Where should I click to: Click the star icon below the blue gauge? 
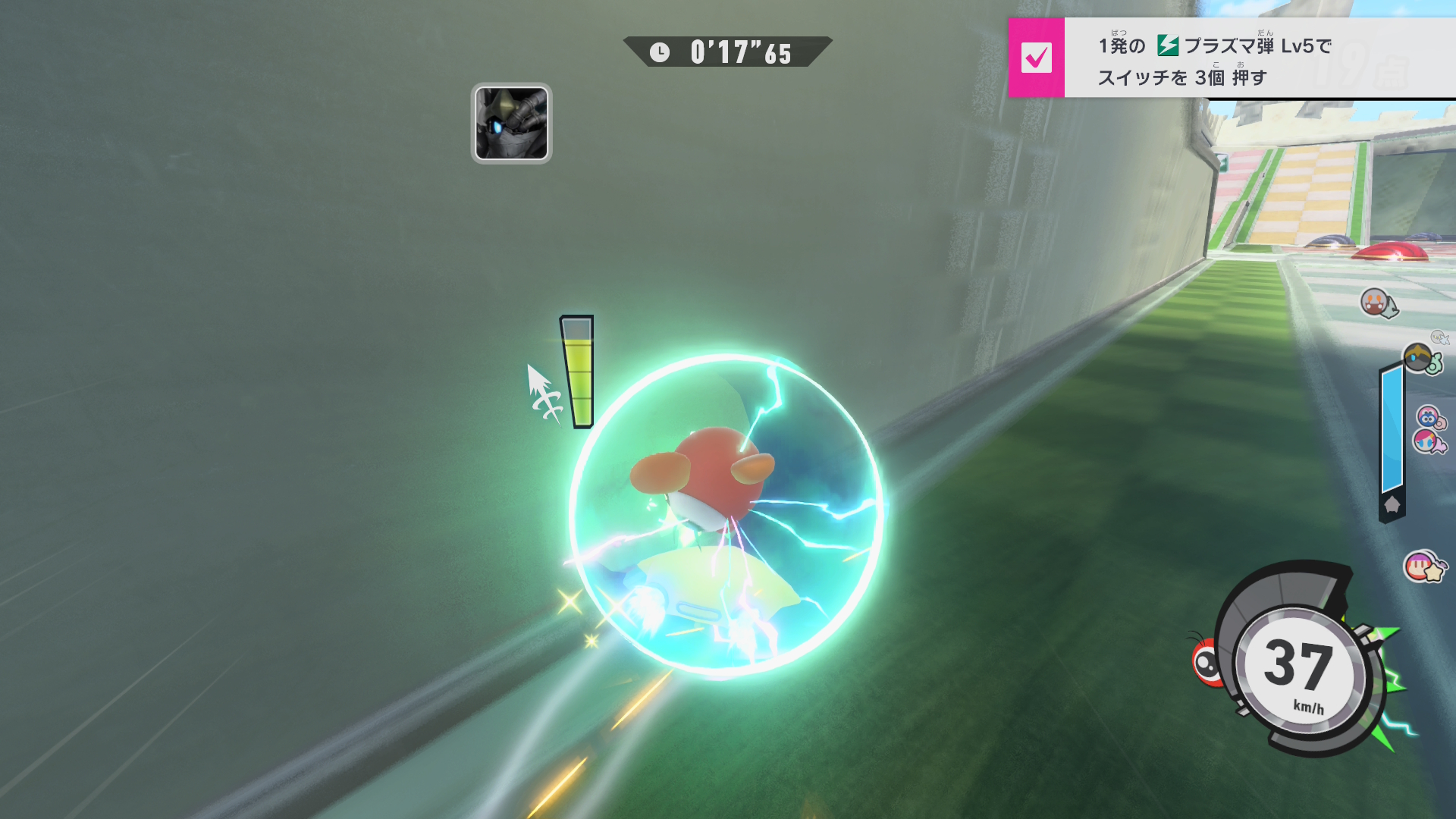pos(1392,505)
